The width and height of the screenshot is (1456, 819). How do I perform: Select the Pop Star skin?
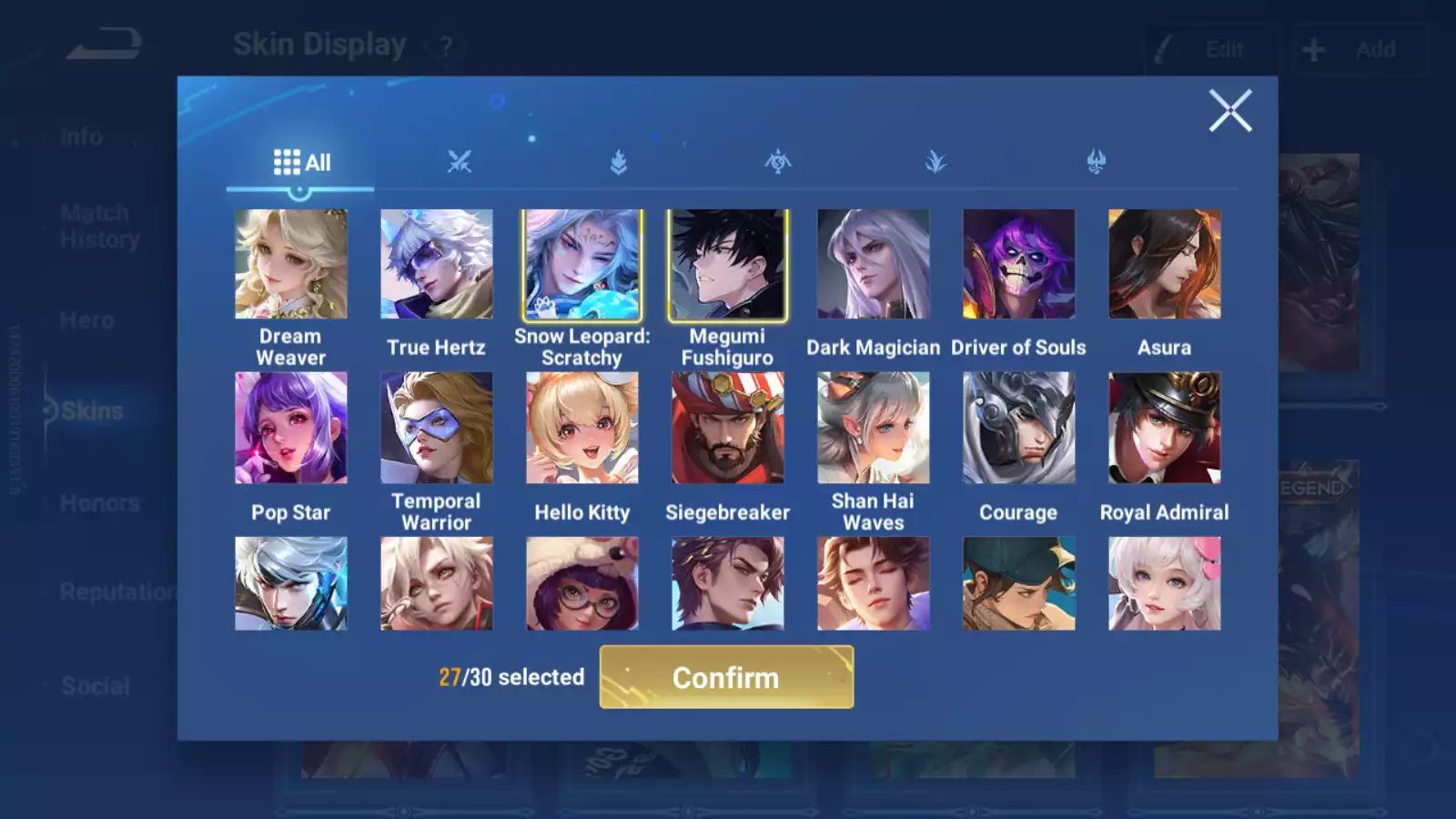coord(291,428)
